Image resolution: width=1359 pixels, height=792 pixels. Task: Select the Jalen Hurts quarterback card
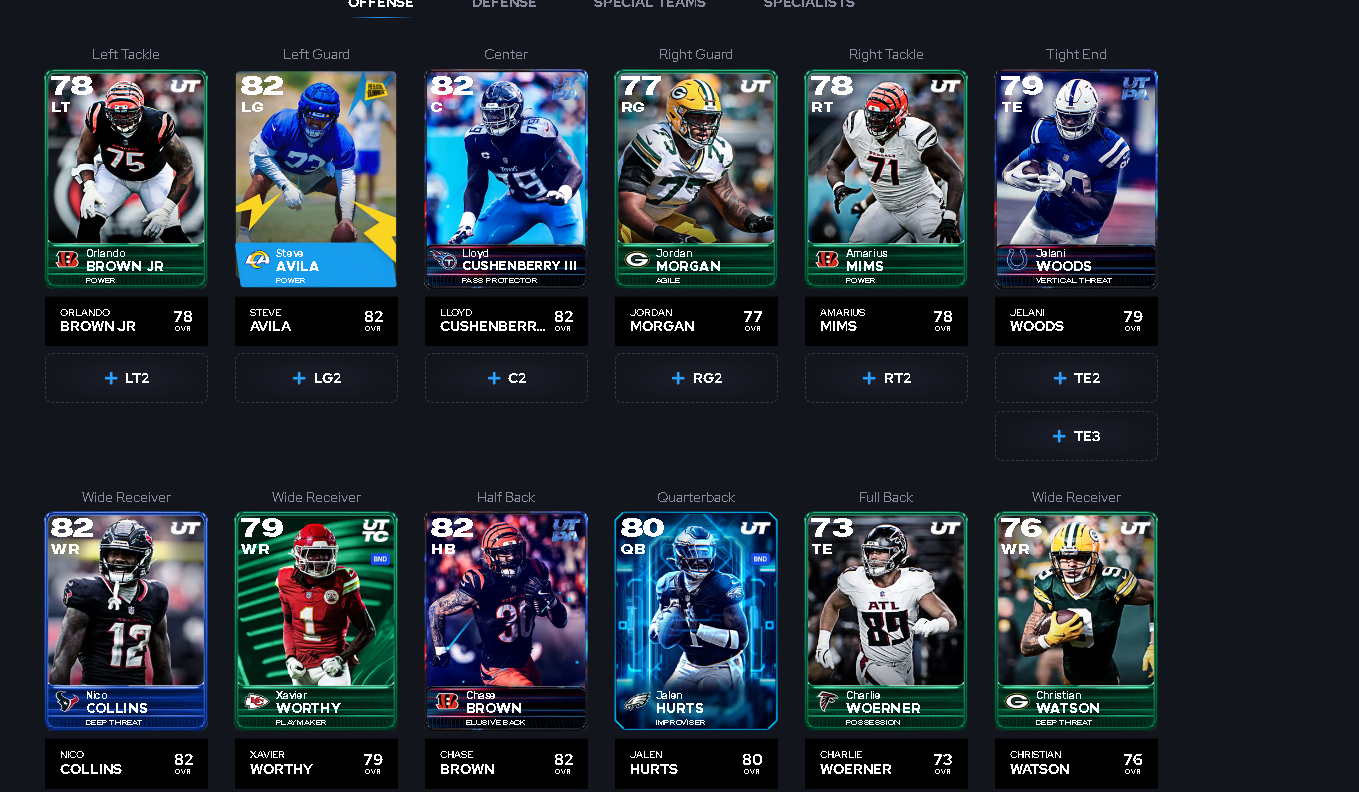tap(696, 620)
